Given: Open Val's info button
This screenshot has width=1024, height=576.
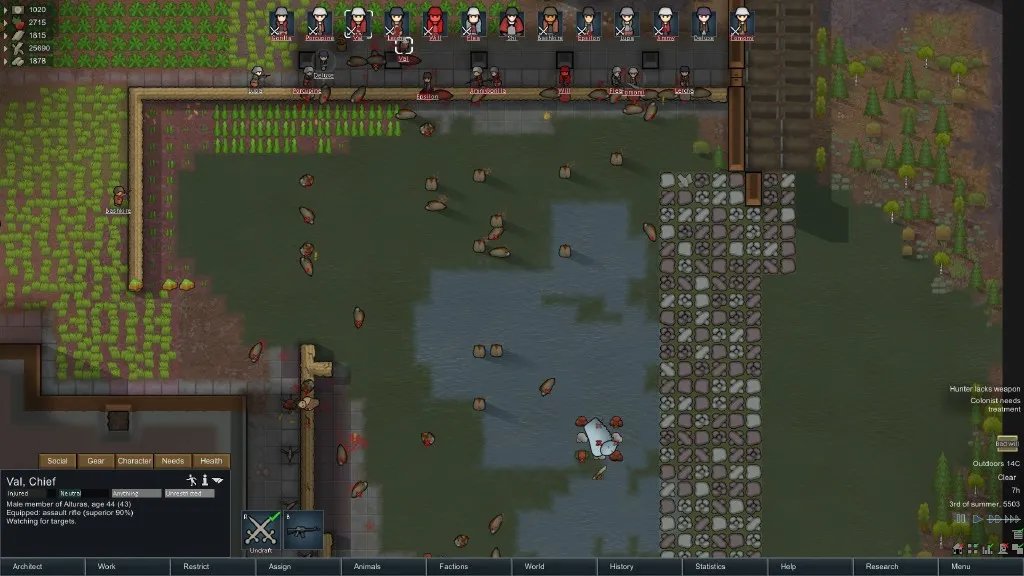Looking at the screenshot, I should tap(206, 481).
